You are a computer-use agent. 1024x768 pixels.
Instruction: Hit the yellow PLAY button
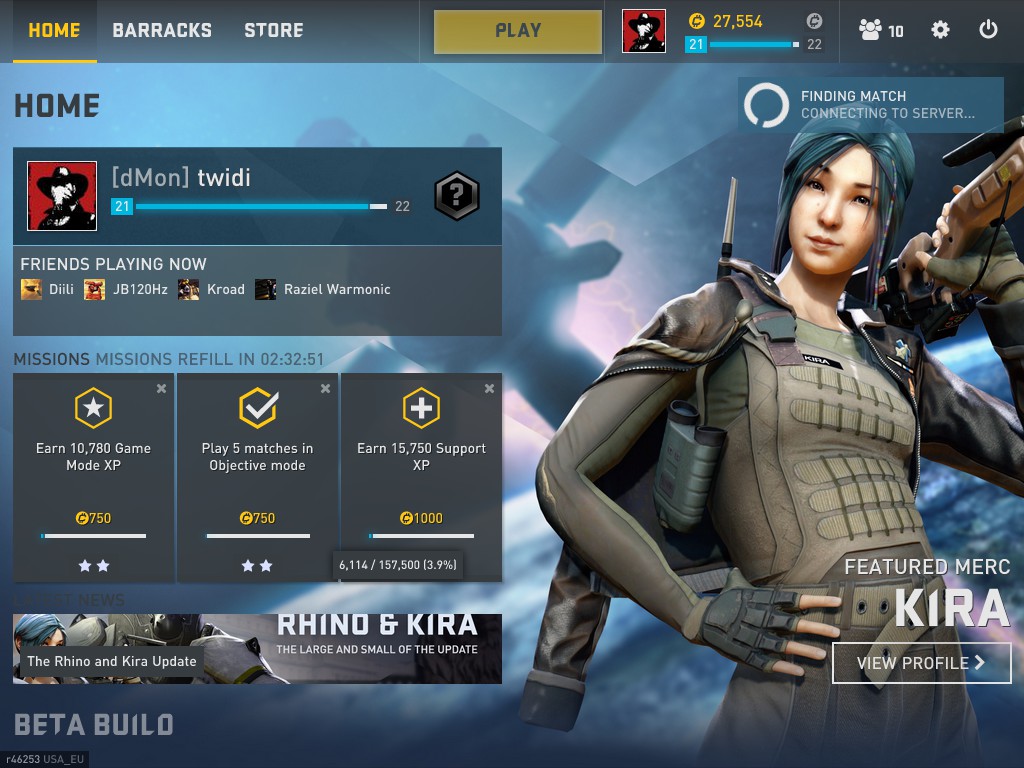click(x=518, y=31)
